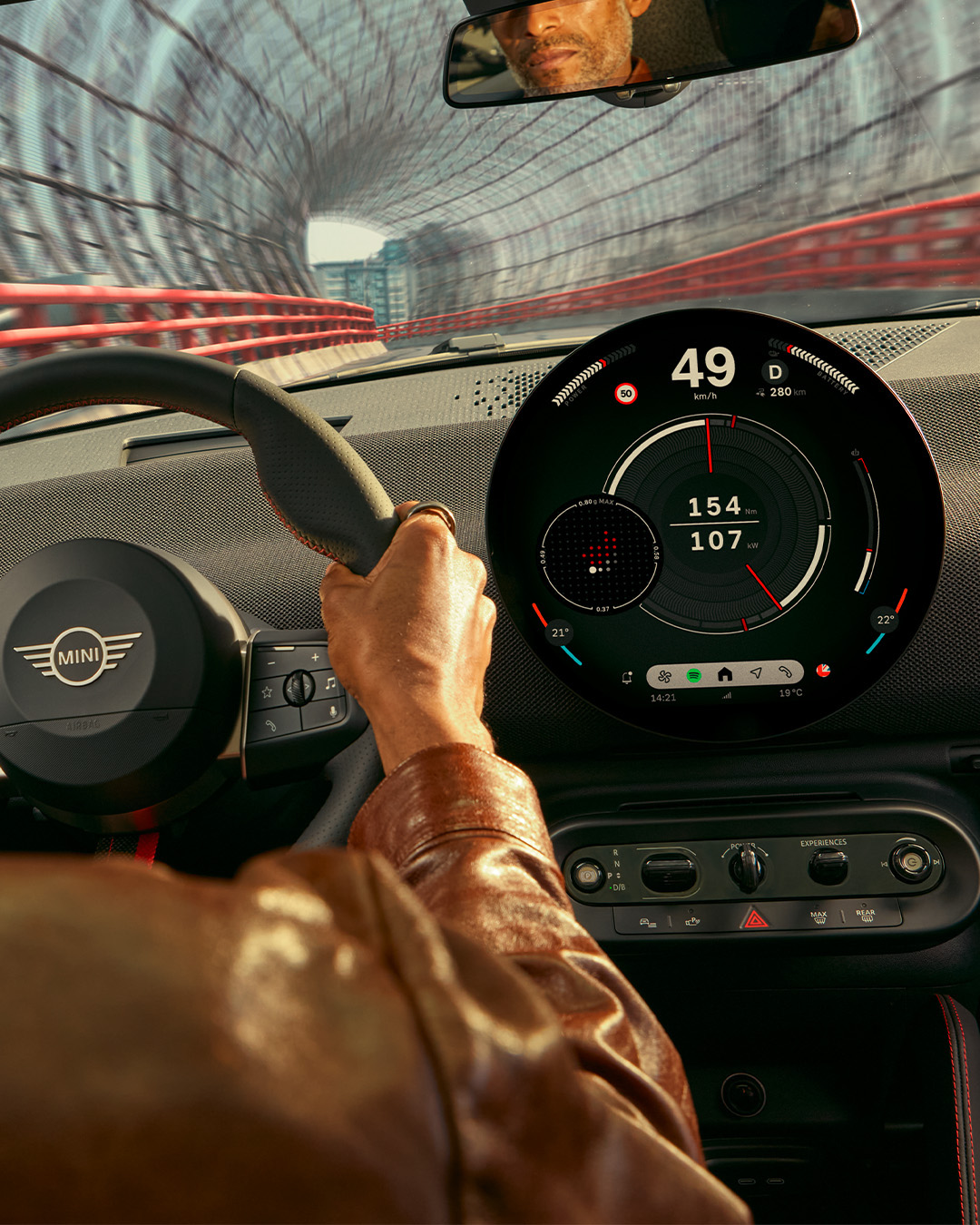The height and width of the screenshot is (1225, 980).
Task: Adjust the 22° passenger temperature control
Action: (x=885, y=620)
